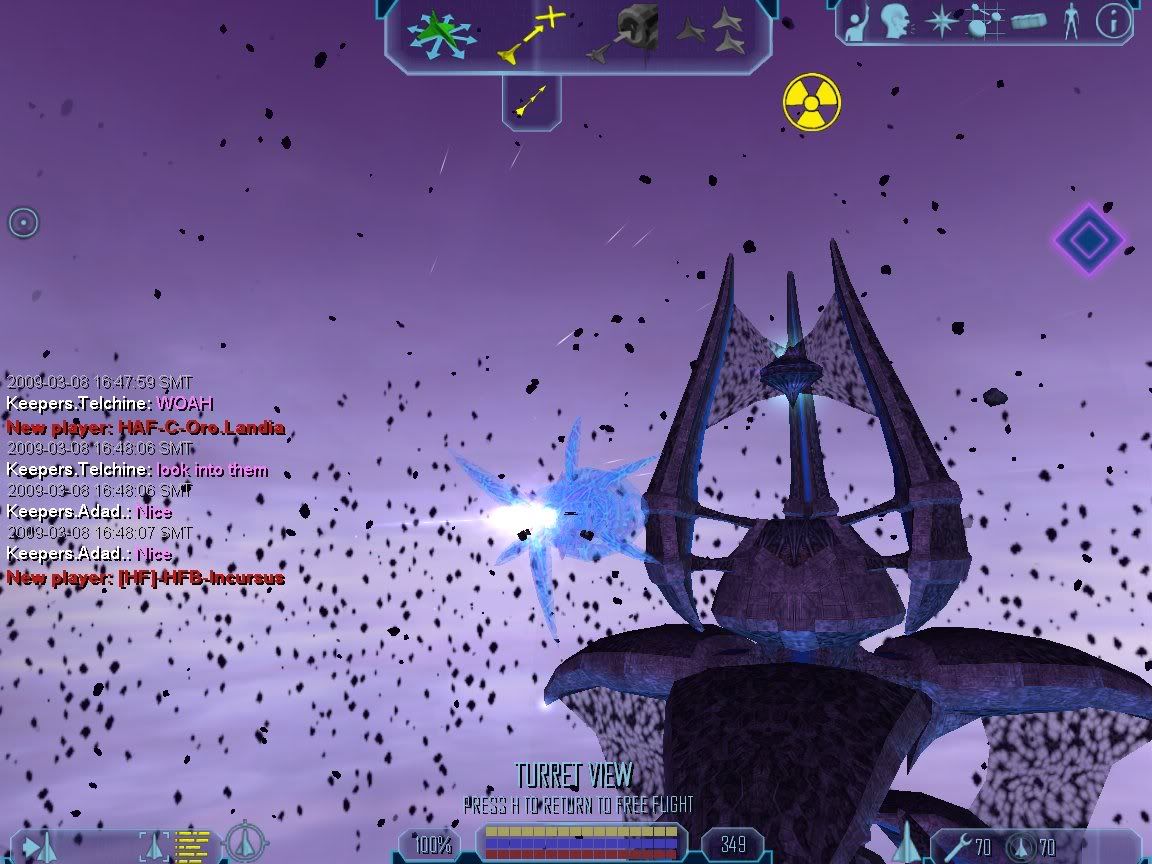Open the speaking head chat icon
The height and width of the screenshot is (864, 1152).
click(x=895, y=22)
